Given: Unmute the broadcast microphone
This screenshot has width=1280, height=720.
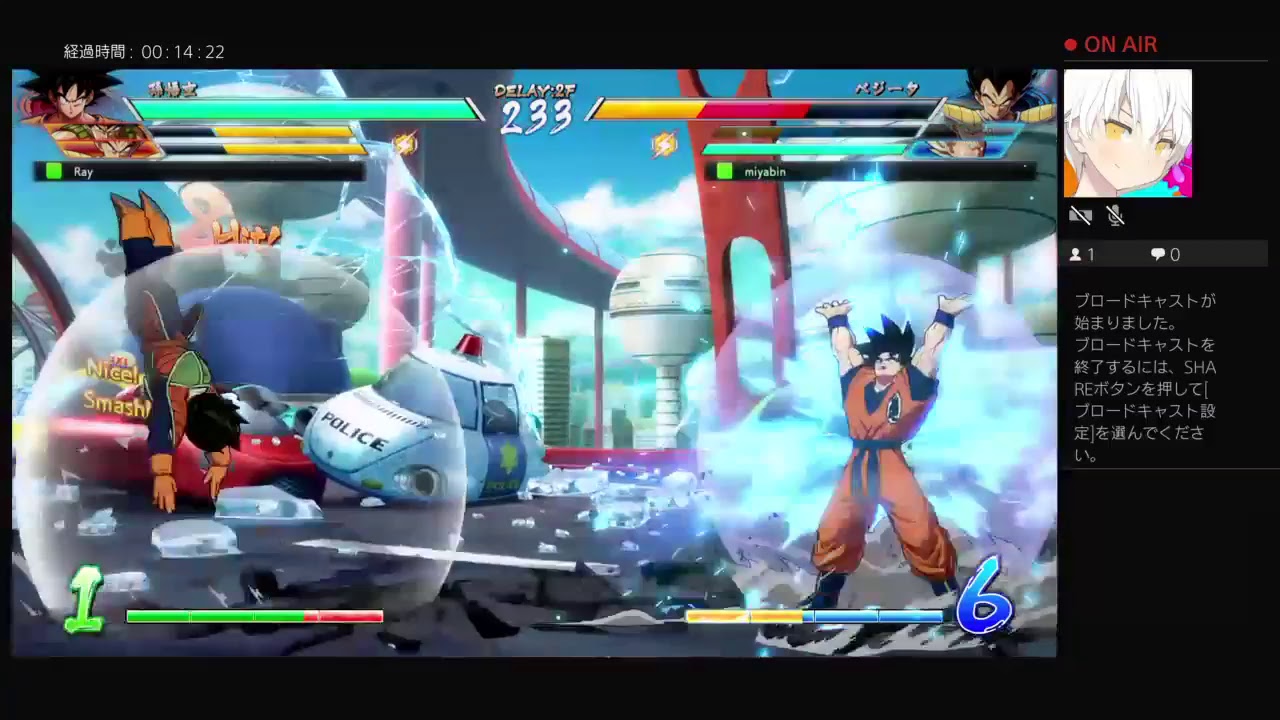Looking at the screenshot, I should tap(1116, 215).
